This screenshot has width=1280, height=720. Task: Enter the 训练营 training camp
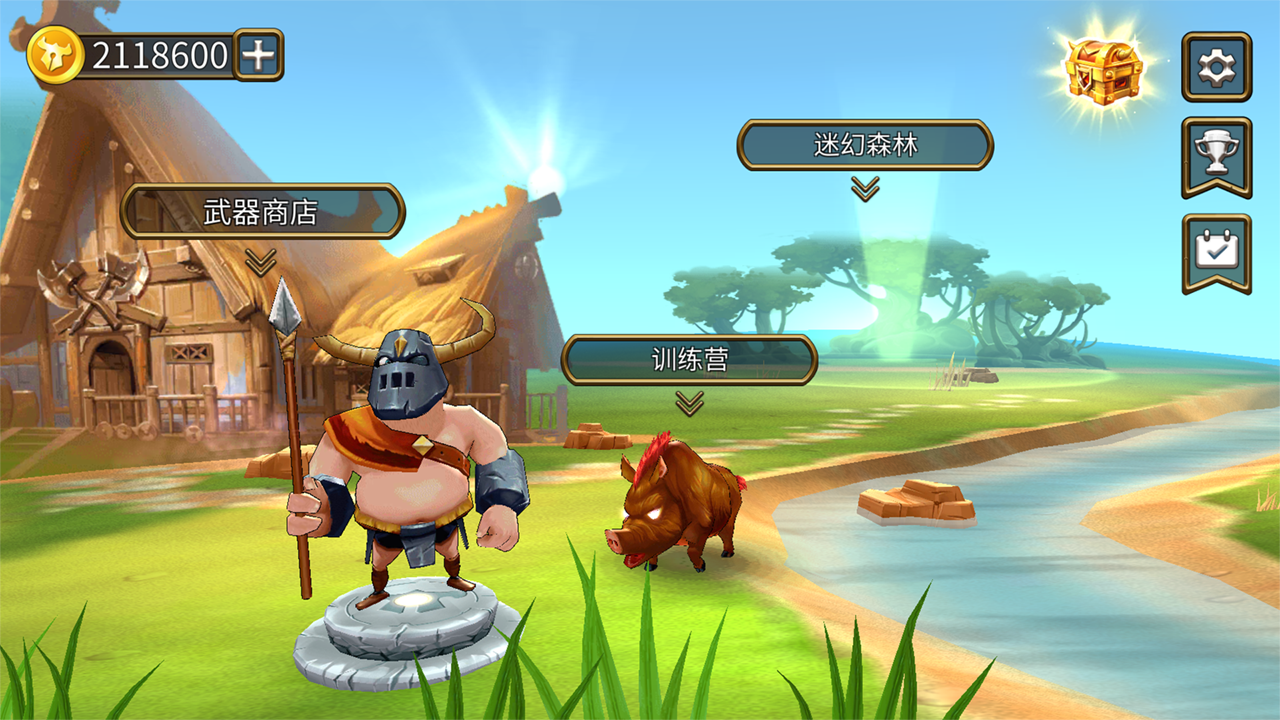coord(689,360)
